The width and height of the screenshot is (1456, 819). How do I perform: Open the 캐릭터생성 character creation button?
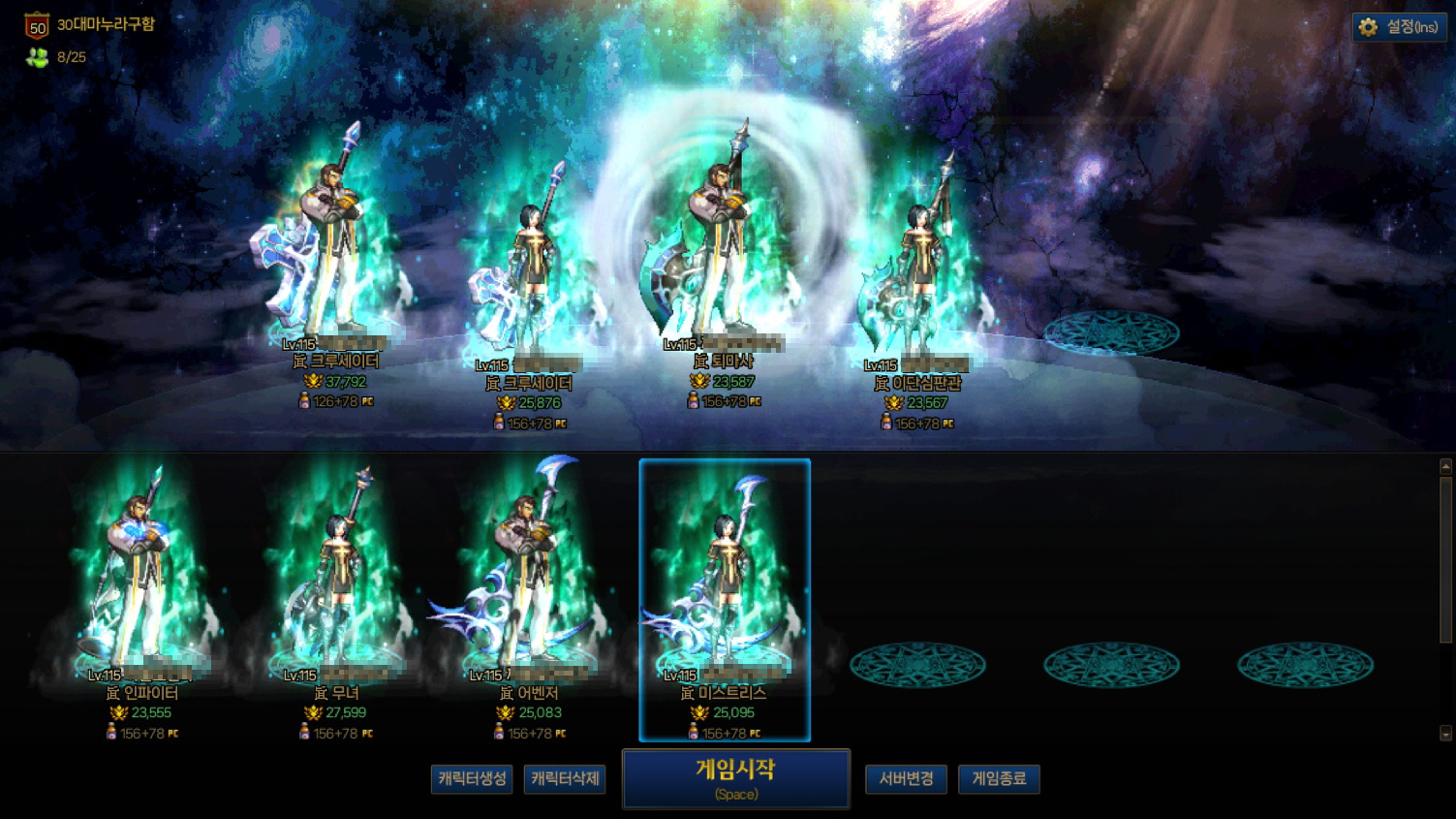471,778
